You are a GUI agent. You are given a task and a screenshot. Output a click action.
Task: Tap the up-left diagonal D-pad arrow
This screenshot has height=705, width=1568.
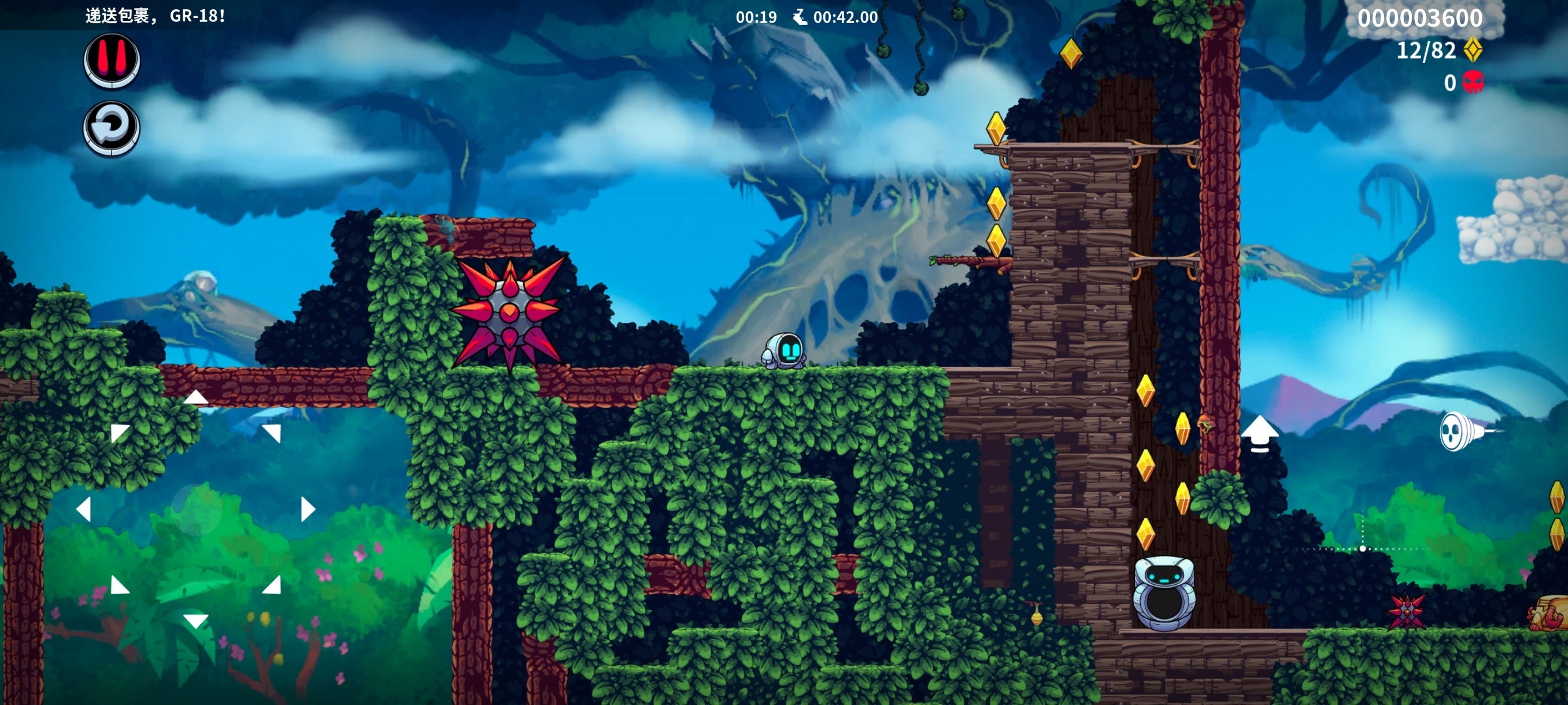[x=119, y=432]
